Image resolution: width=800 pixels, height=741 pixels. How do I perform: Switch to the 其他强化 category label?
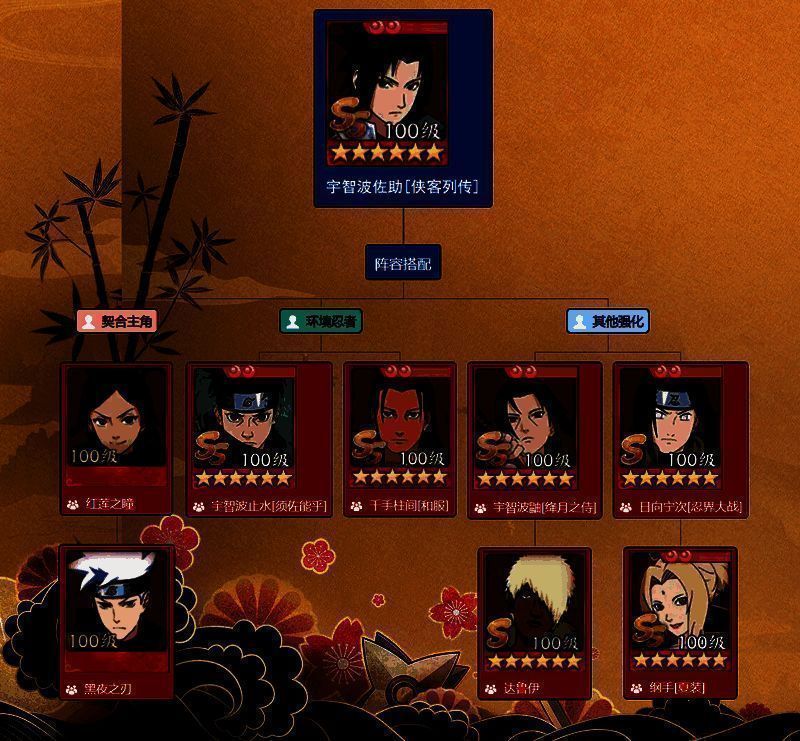[x=607, y=321]
